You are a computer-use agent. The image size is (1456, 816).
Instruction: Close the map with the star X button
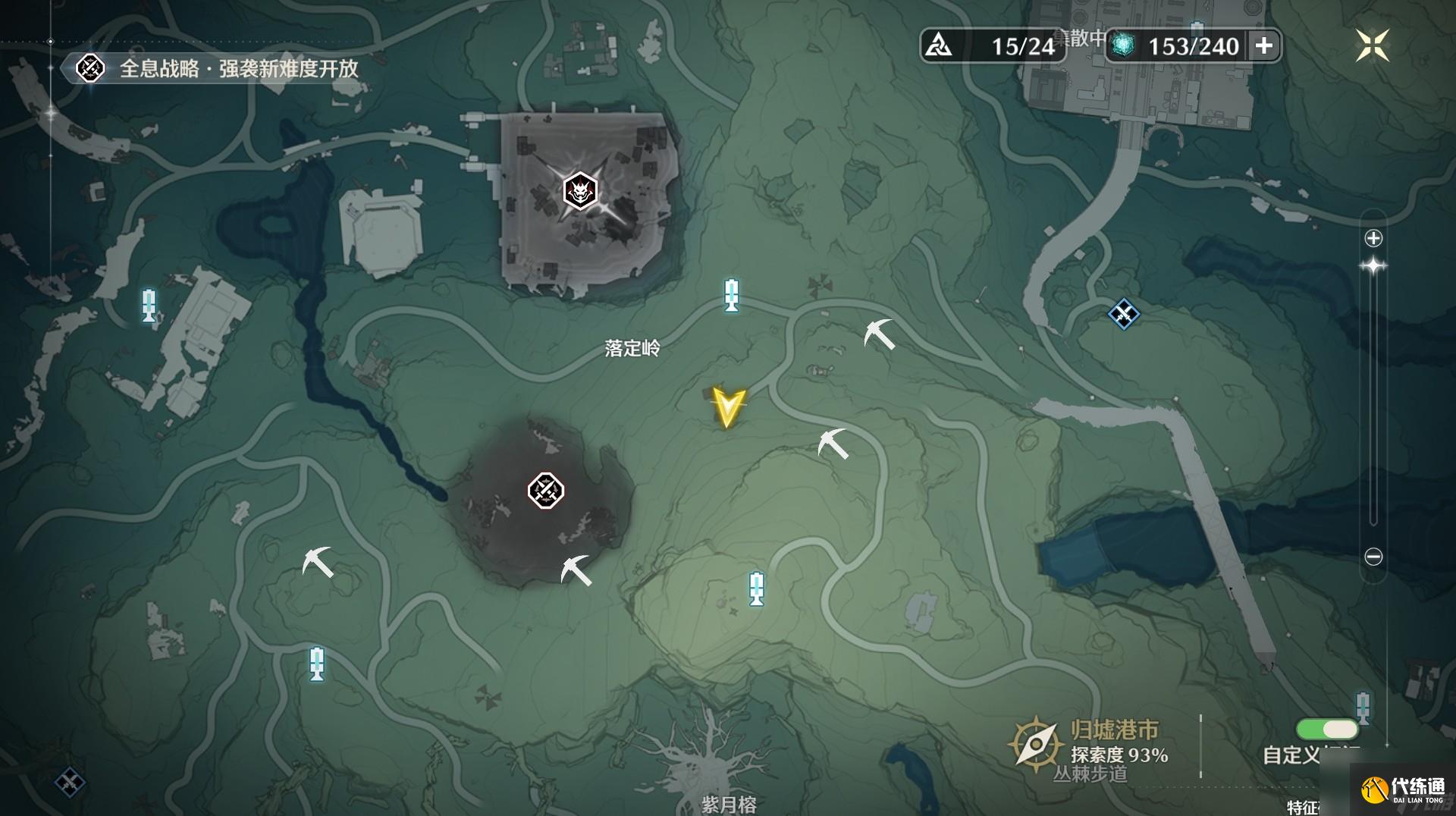click(1372, 46)
